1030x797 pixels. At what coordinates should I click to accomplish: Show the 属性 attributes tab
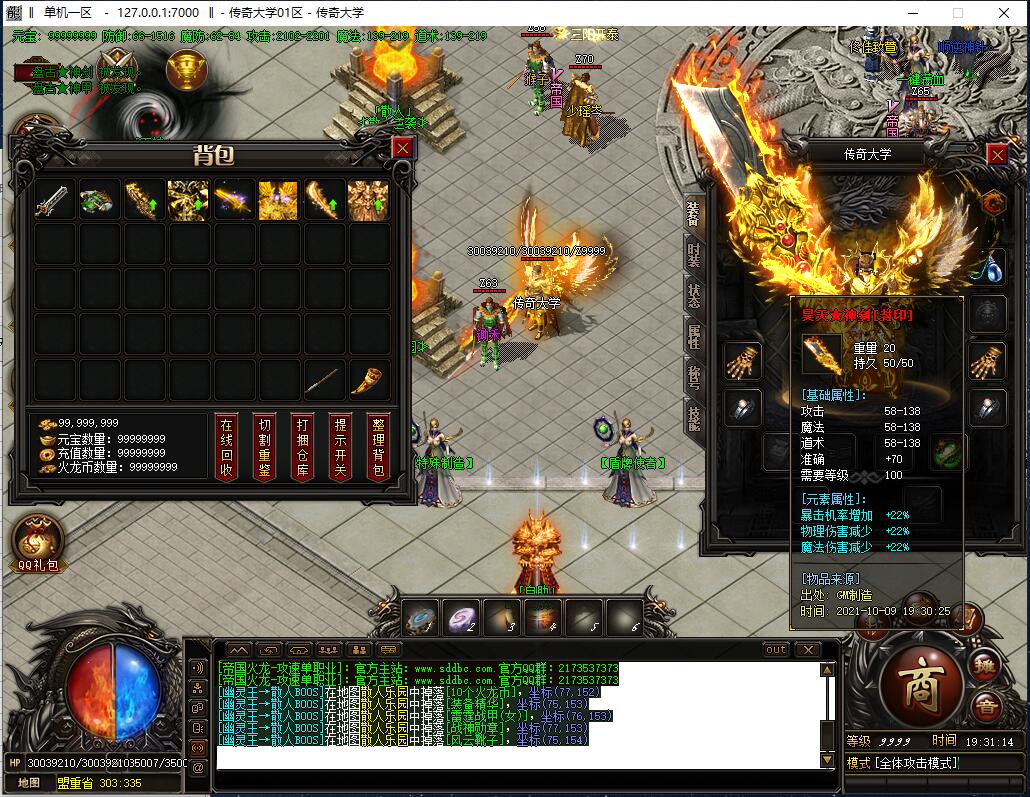pos(694,337)
